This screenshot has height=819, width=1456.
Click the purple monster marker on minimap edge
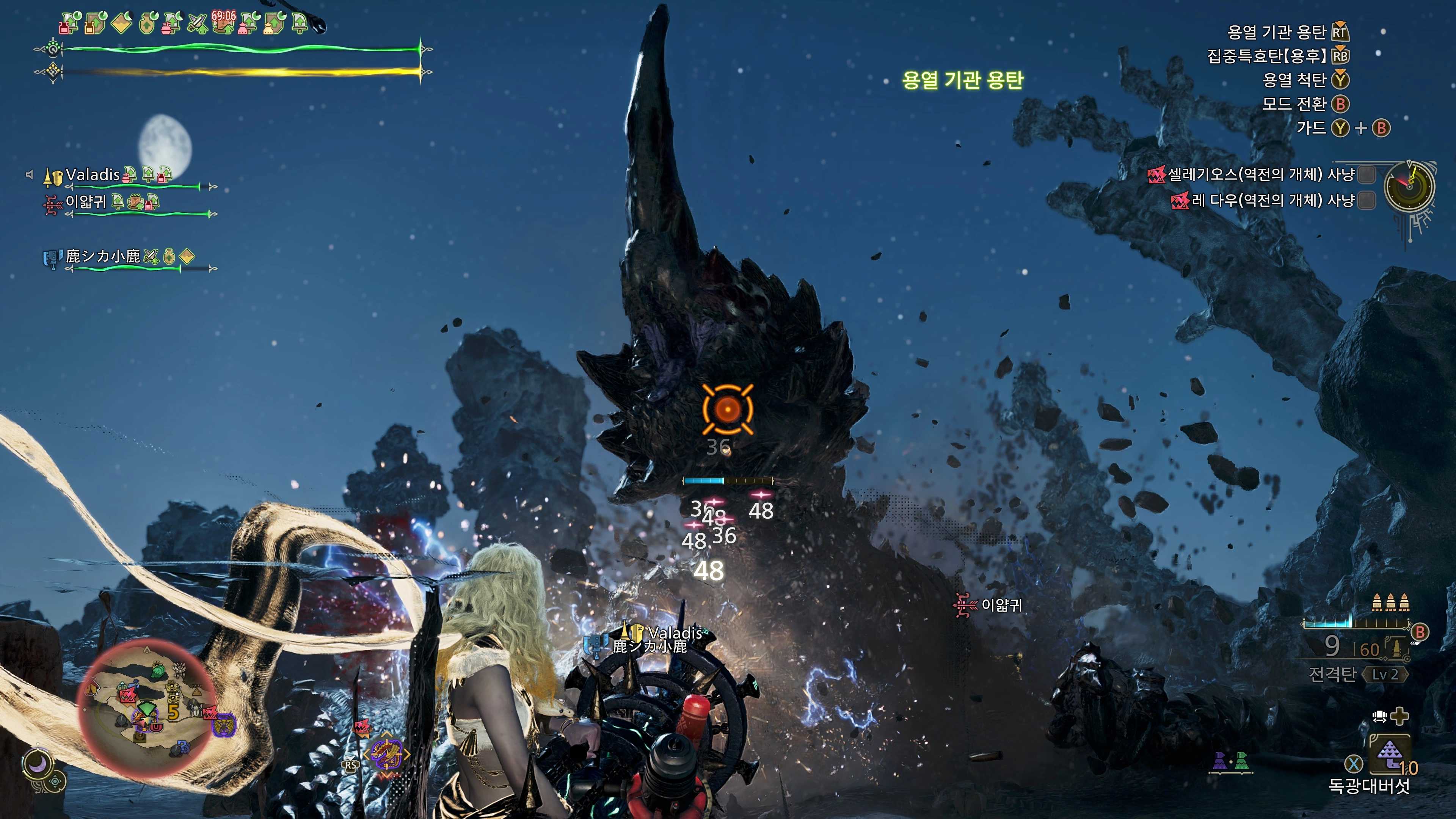click(224, 724)
